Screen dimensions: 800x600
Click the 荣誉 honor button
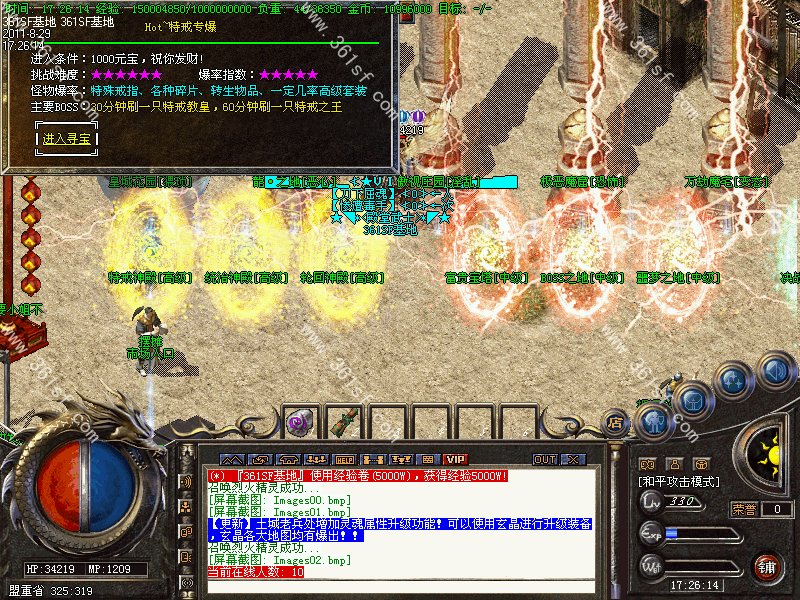[744, 509]
